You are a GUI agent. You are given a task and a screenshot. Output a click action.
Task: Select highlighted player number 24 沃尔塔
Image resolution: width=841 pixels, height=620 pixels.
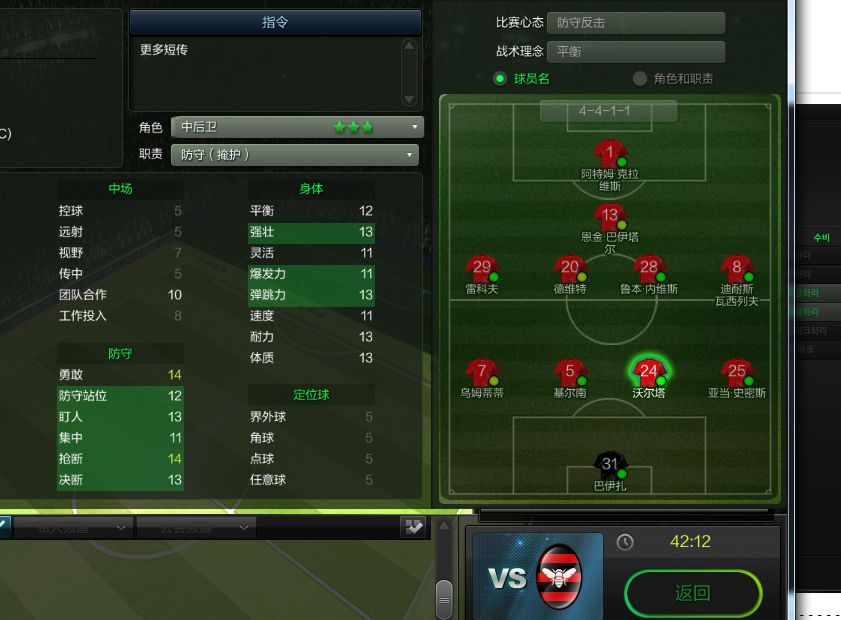tap(649, 373)
